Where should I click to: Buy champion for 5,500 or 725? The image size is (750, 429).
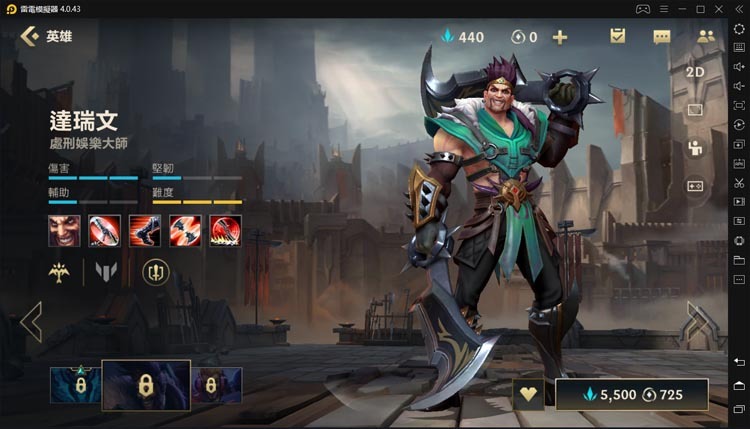(x=632, y=395)
